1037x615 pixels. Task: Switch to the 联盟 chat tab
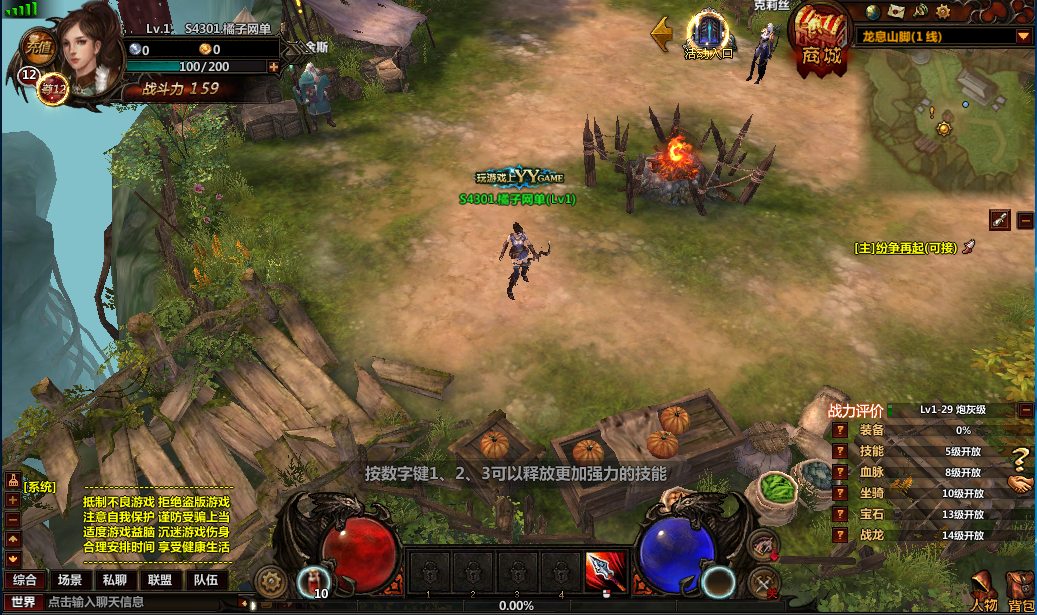coord(159,580)
